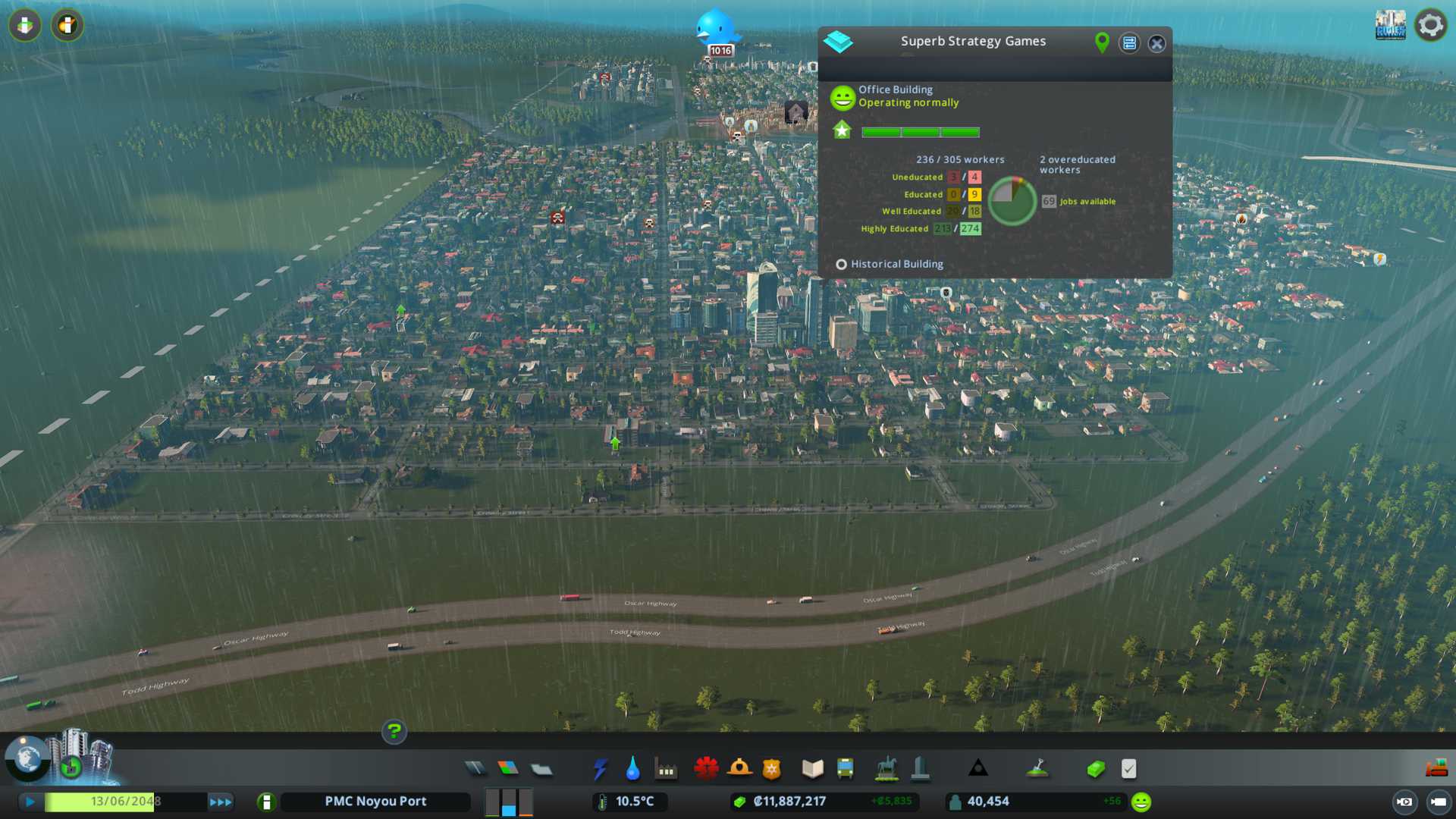The height and width of the screenshot is (819, 1456).
Task: Select the electricity lightning bolt menu
Action: (x=600, y=769)
